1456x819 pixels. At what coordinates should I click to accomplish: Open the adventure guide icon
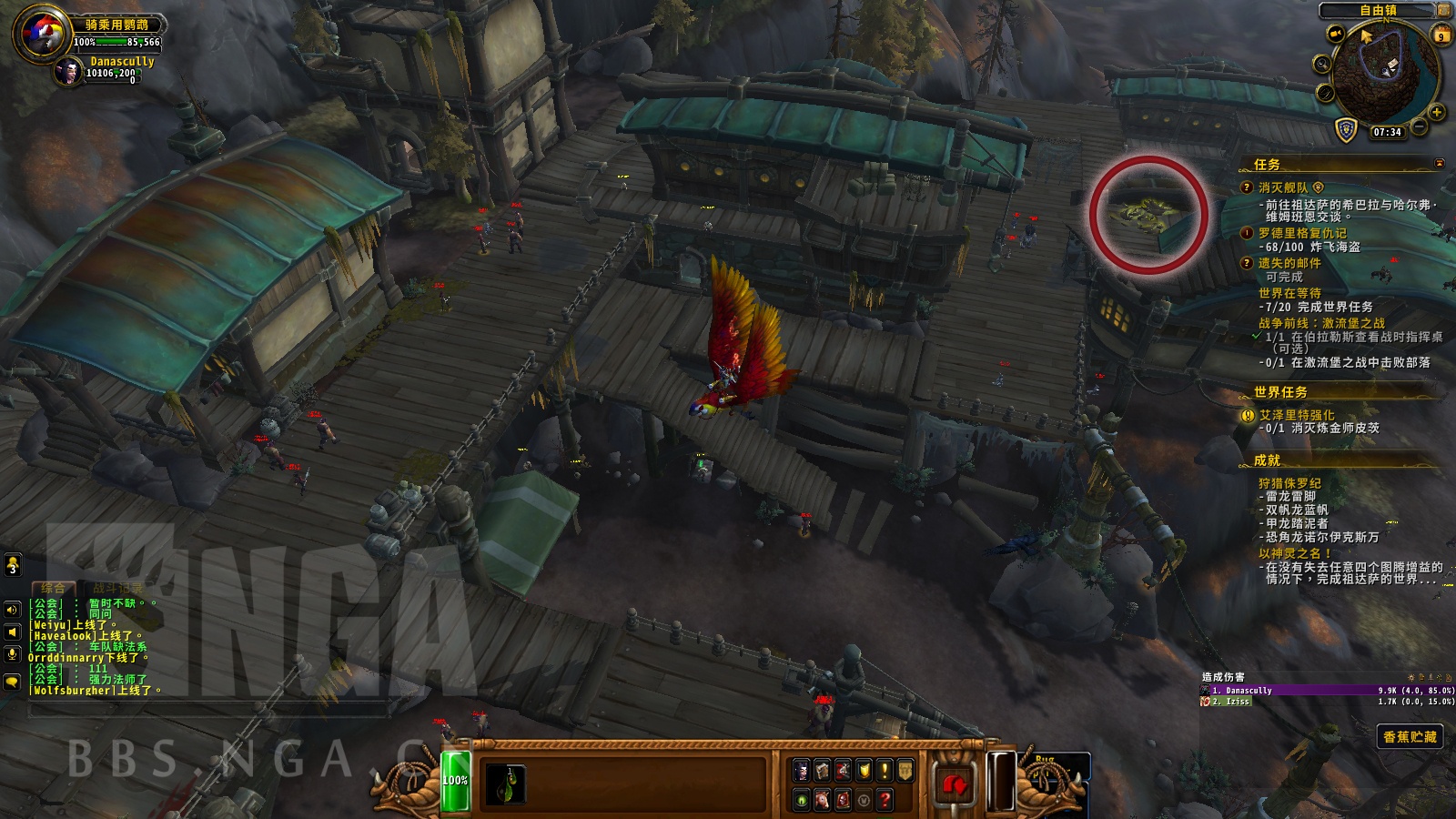tap(842, 800)
